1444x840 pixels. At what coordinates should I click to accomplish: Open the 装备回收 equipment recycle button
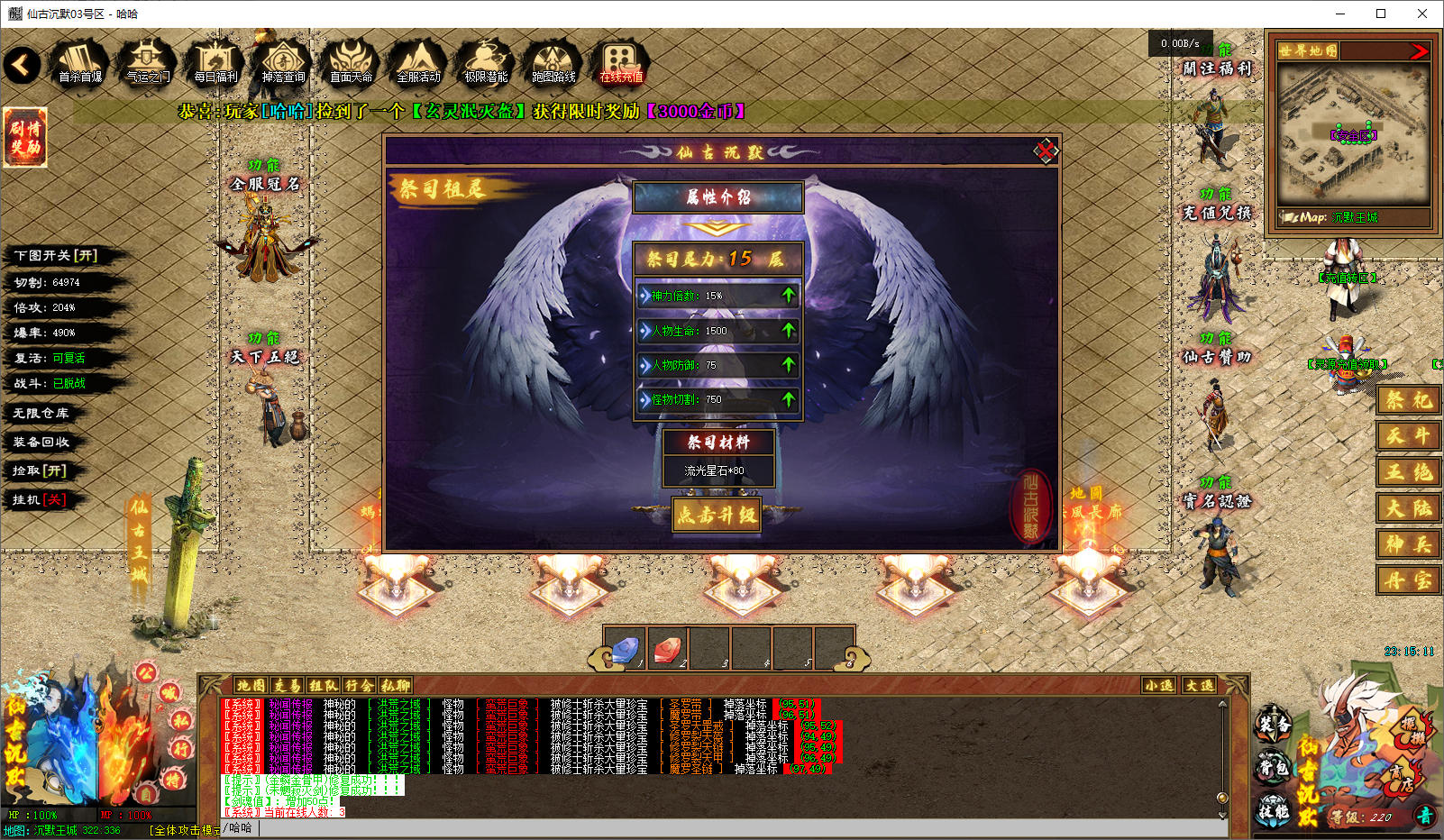coord(41,442)
